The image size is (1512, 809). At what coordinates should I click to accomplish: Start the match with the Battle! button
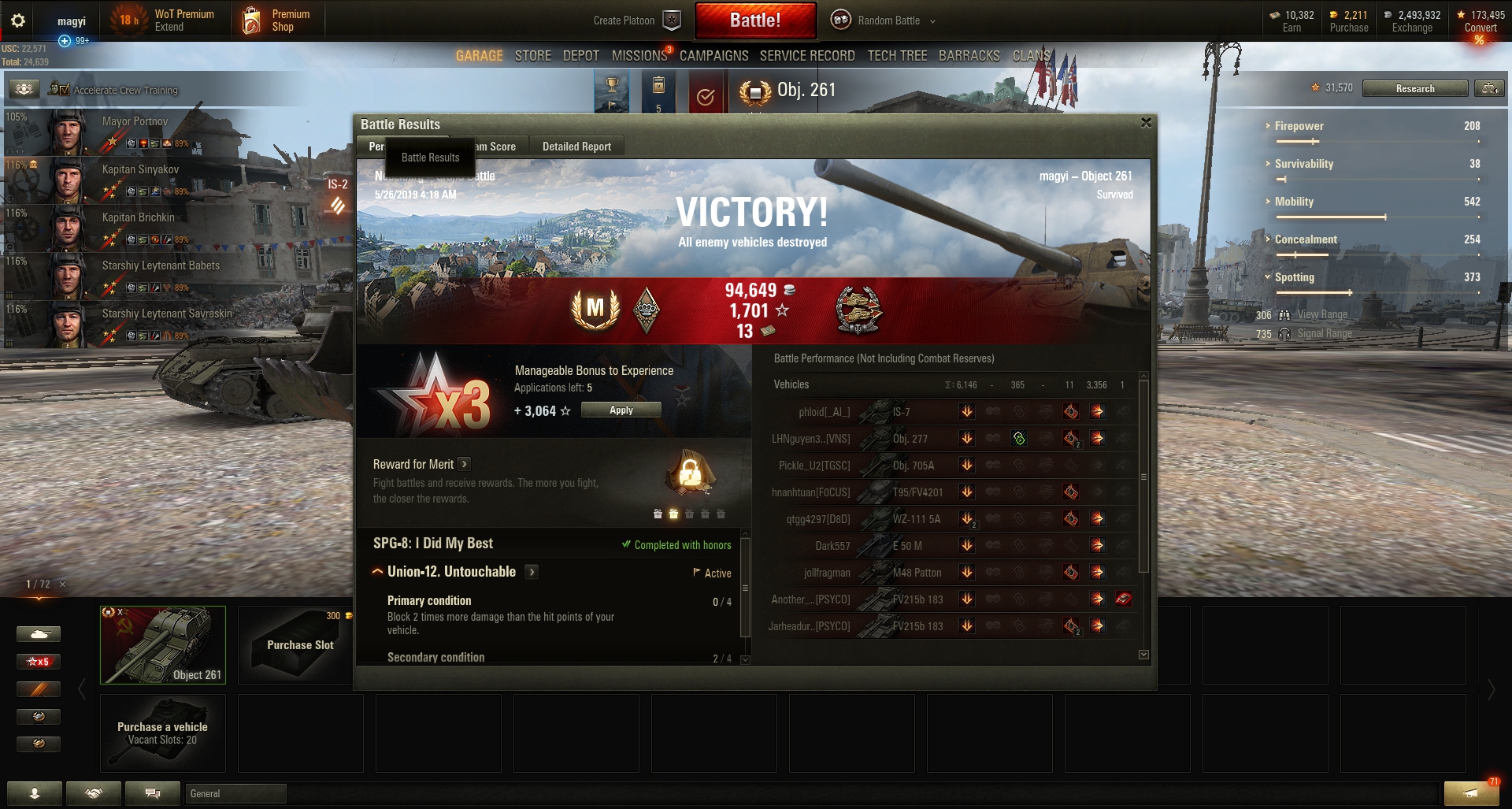754,20
